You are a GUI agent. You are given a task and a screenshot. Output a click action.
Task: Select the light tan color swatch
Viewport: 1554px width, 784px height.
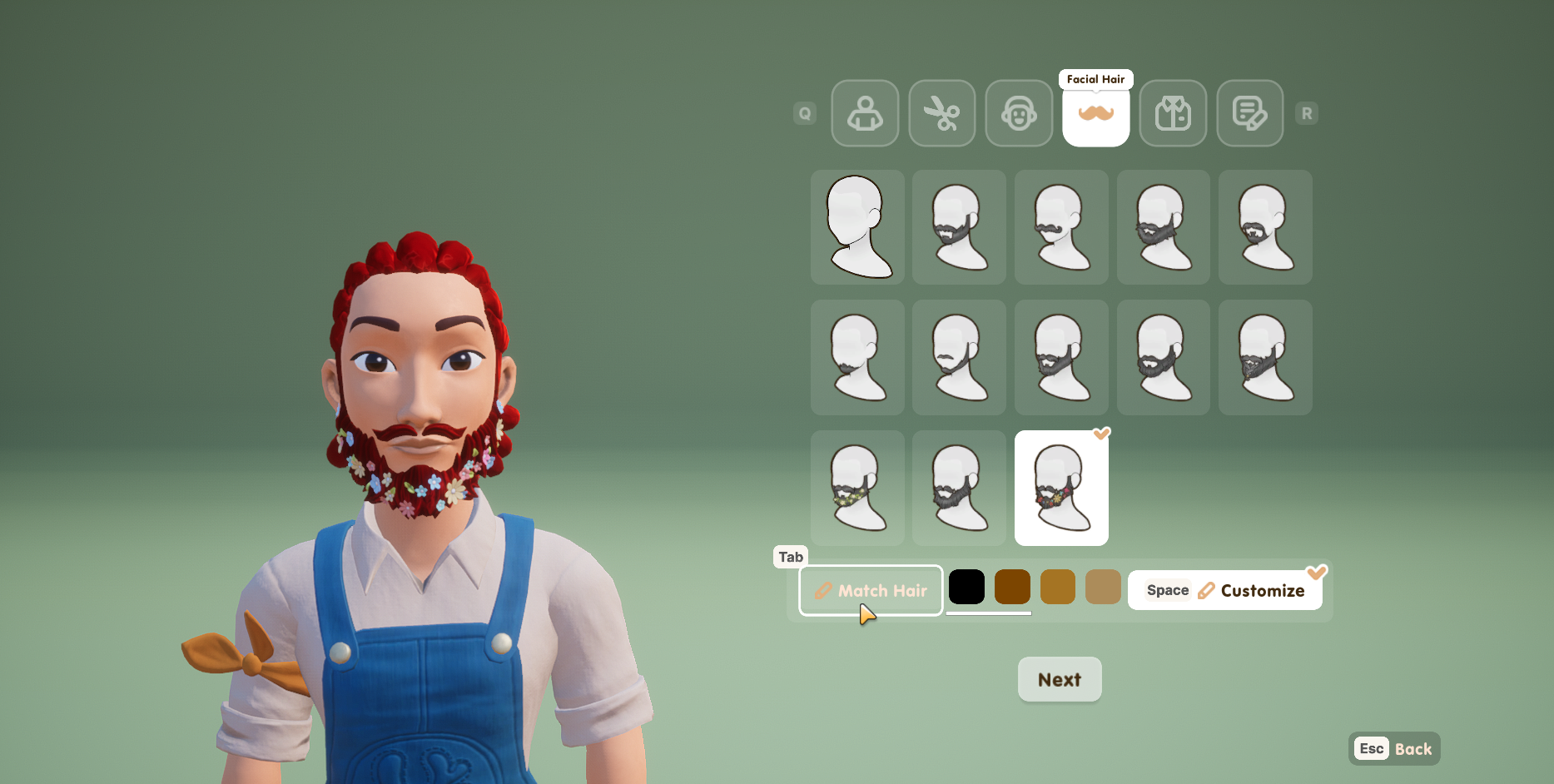point(1103,587)
